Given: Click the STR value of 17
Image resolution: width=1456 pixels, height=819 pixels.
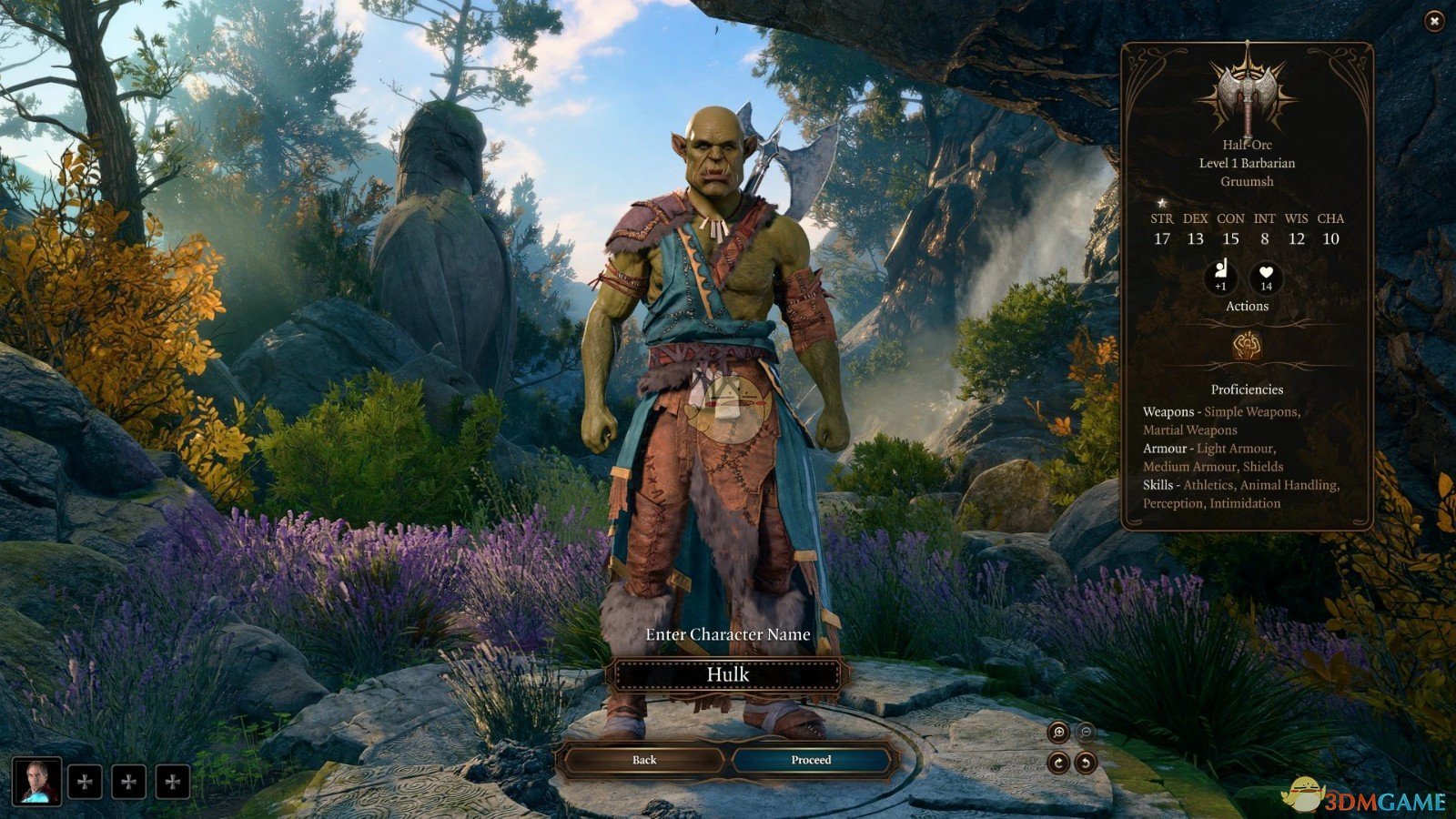Looking at the screenshot, I should coord(1159,239).
